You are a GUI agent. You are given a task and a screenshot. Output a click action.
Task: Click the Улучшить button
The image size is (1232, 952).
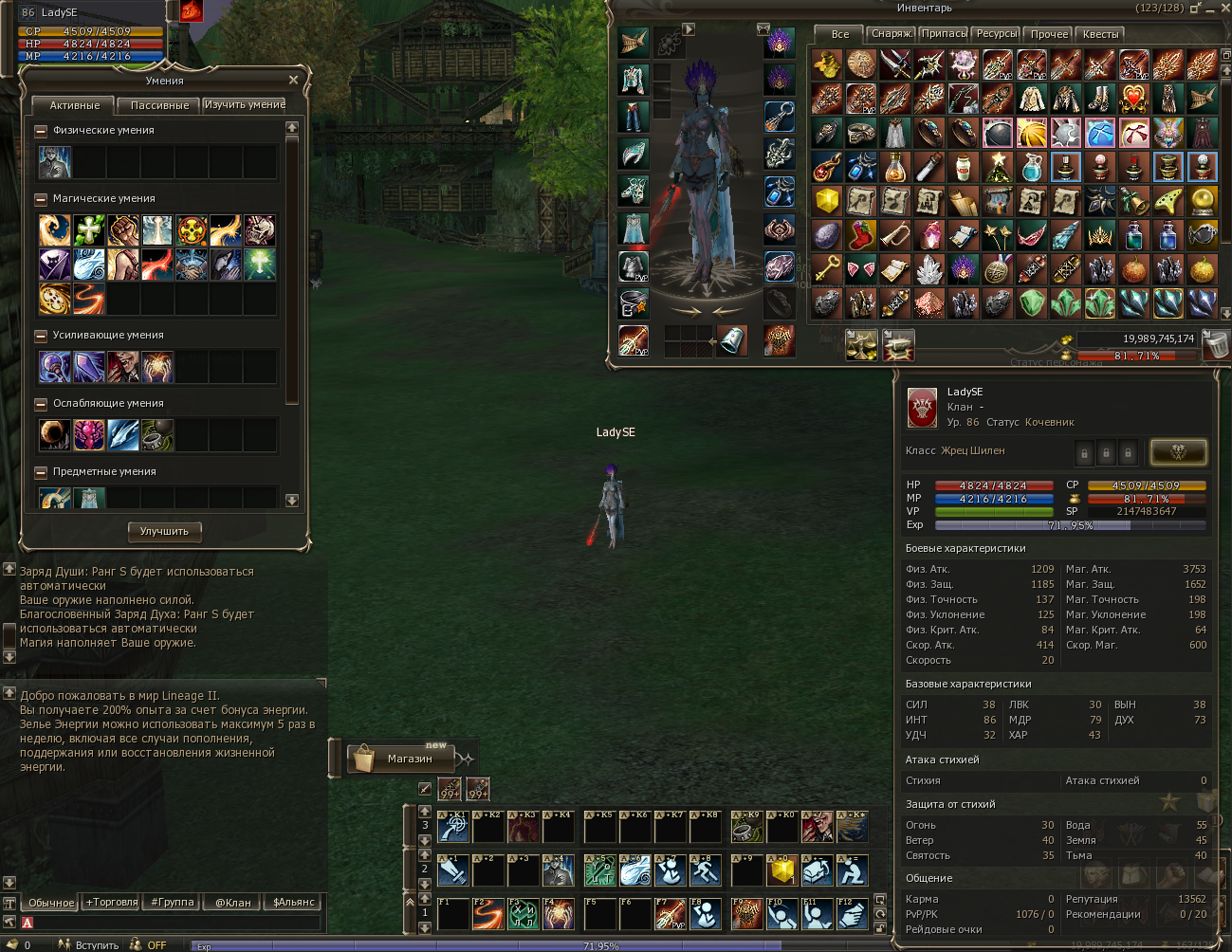[164, 531]
